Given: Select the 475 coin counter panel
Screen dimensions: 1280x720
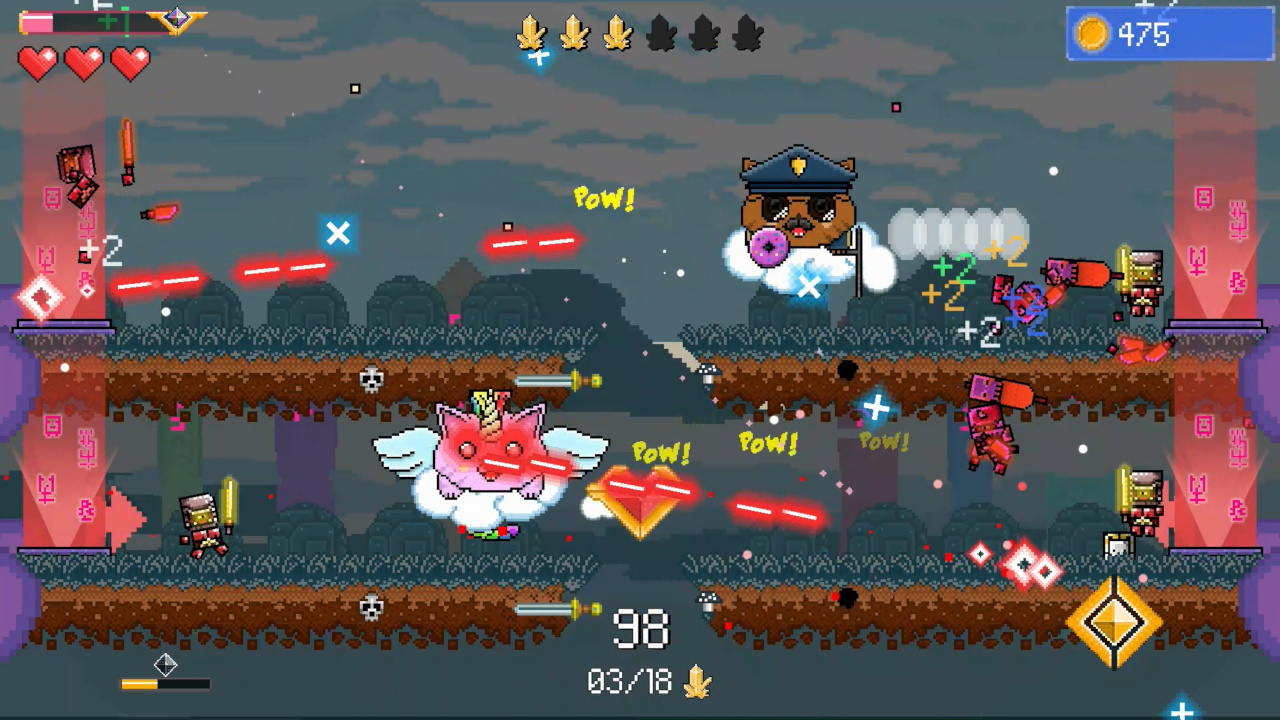Looking at the screenshot, I should coord(1168,35).
